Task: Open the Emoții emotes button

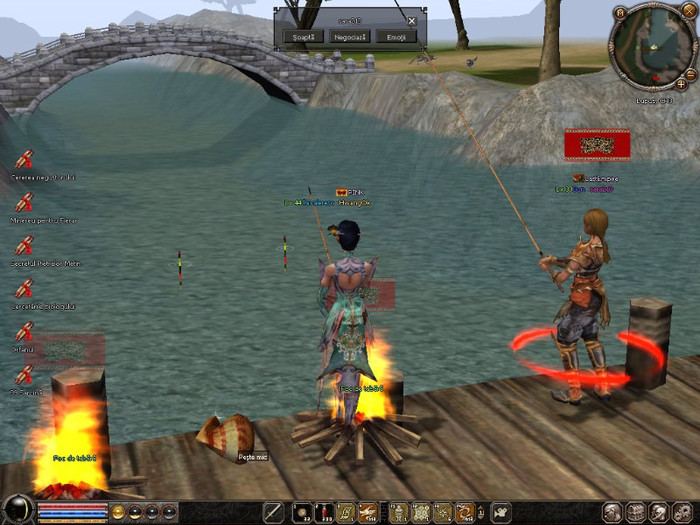Action: (395, 36)
